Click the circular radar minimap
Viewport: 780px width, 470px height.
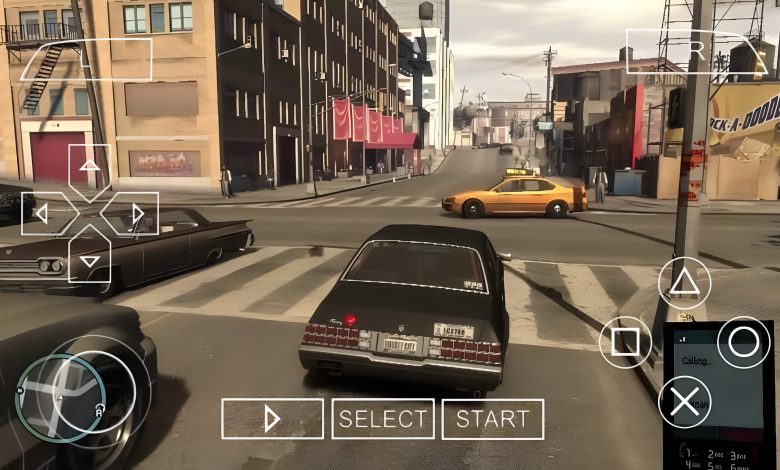[60, 397]
